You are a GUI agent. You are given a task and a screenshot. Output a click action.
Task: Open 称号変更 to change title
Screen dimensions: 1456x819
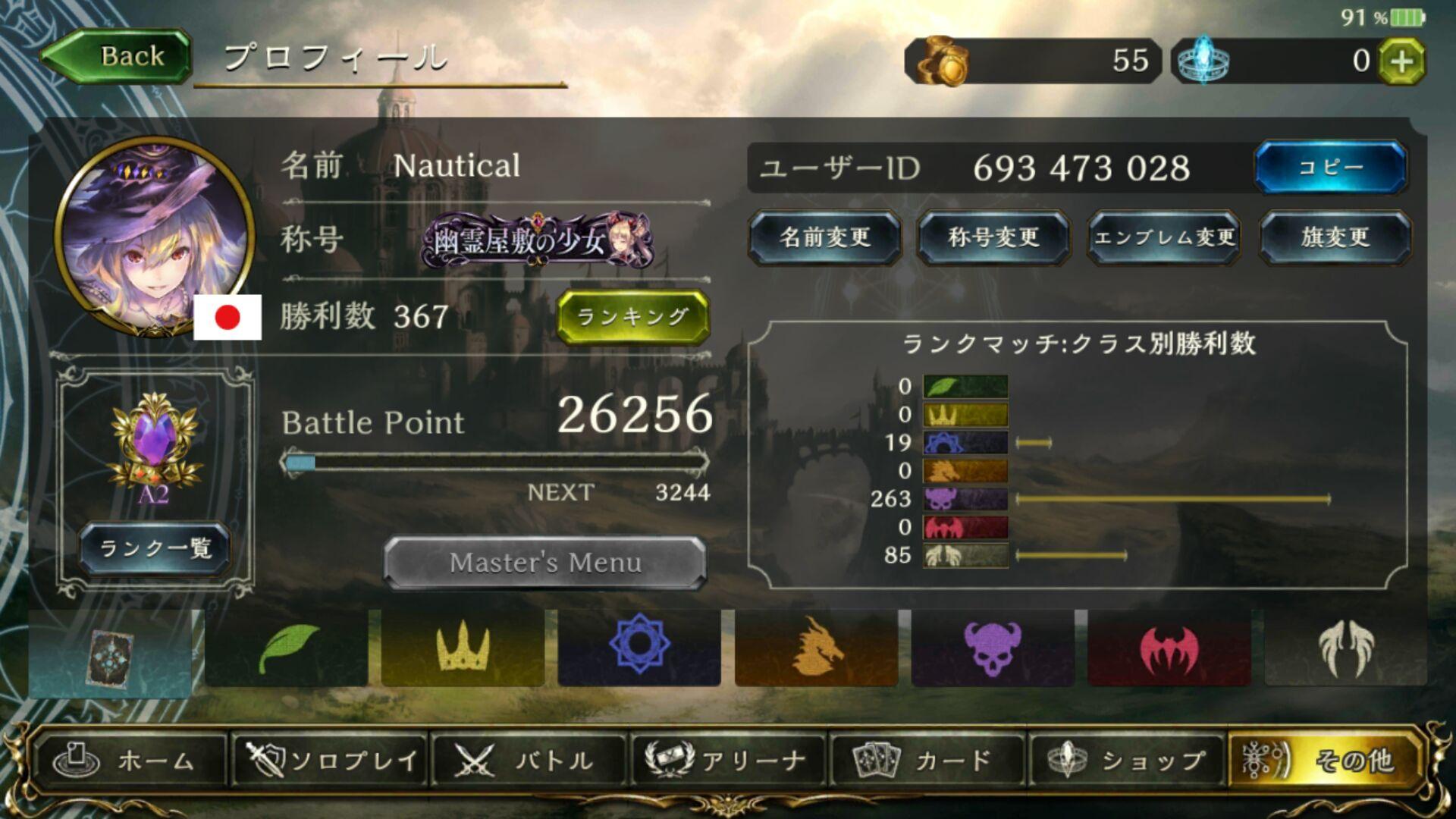[x=993, y=237]
